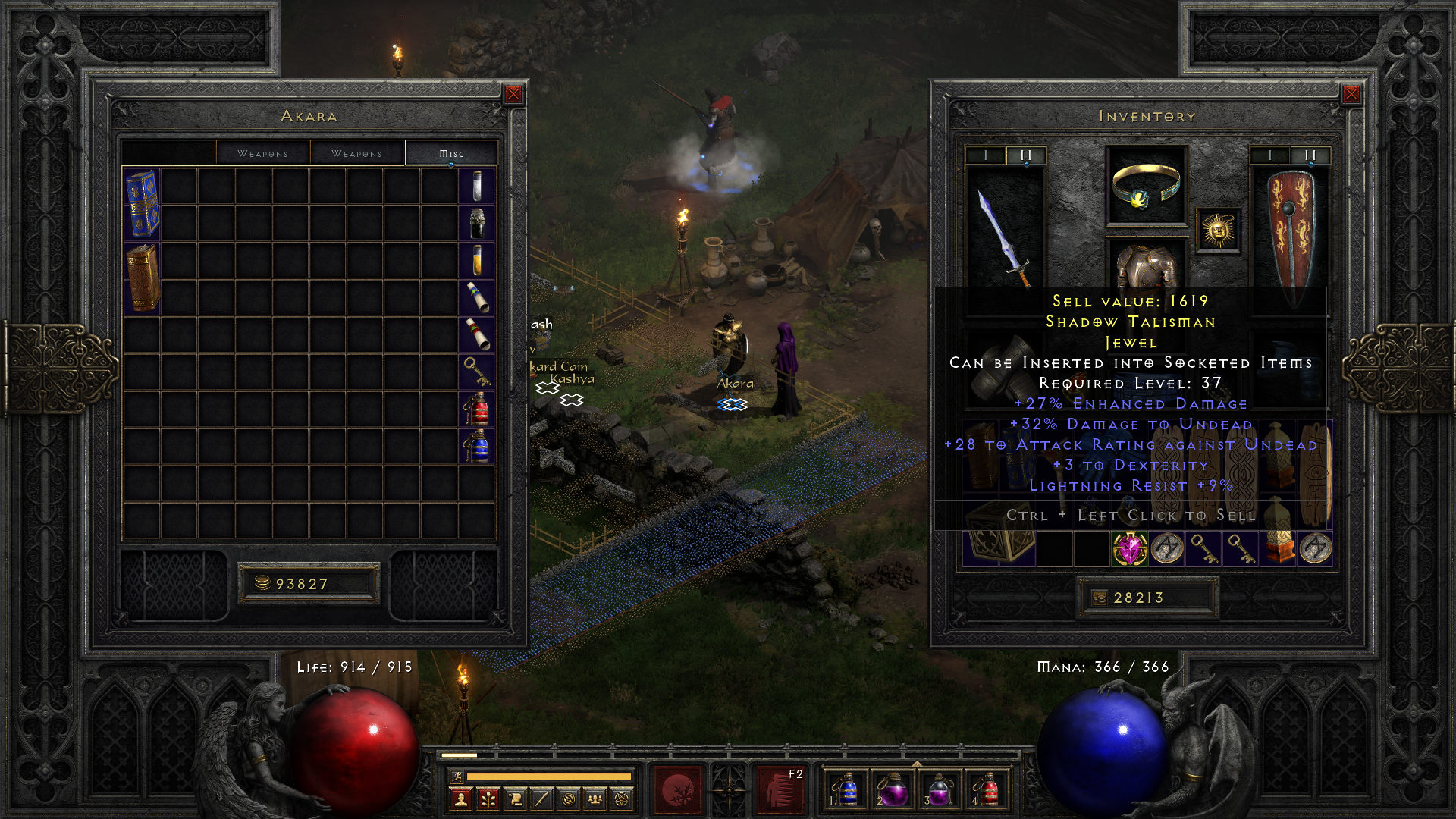This screenshot has height=819, width=1456.
Task: Select the brown tome in Akara's shop
Action: (142, 278)
